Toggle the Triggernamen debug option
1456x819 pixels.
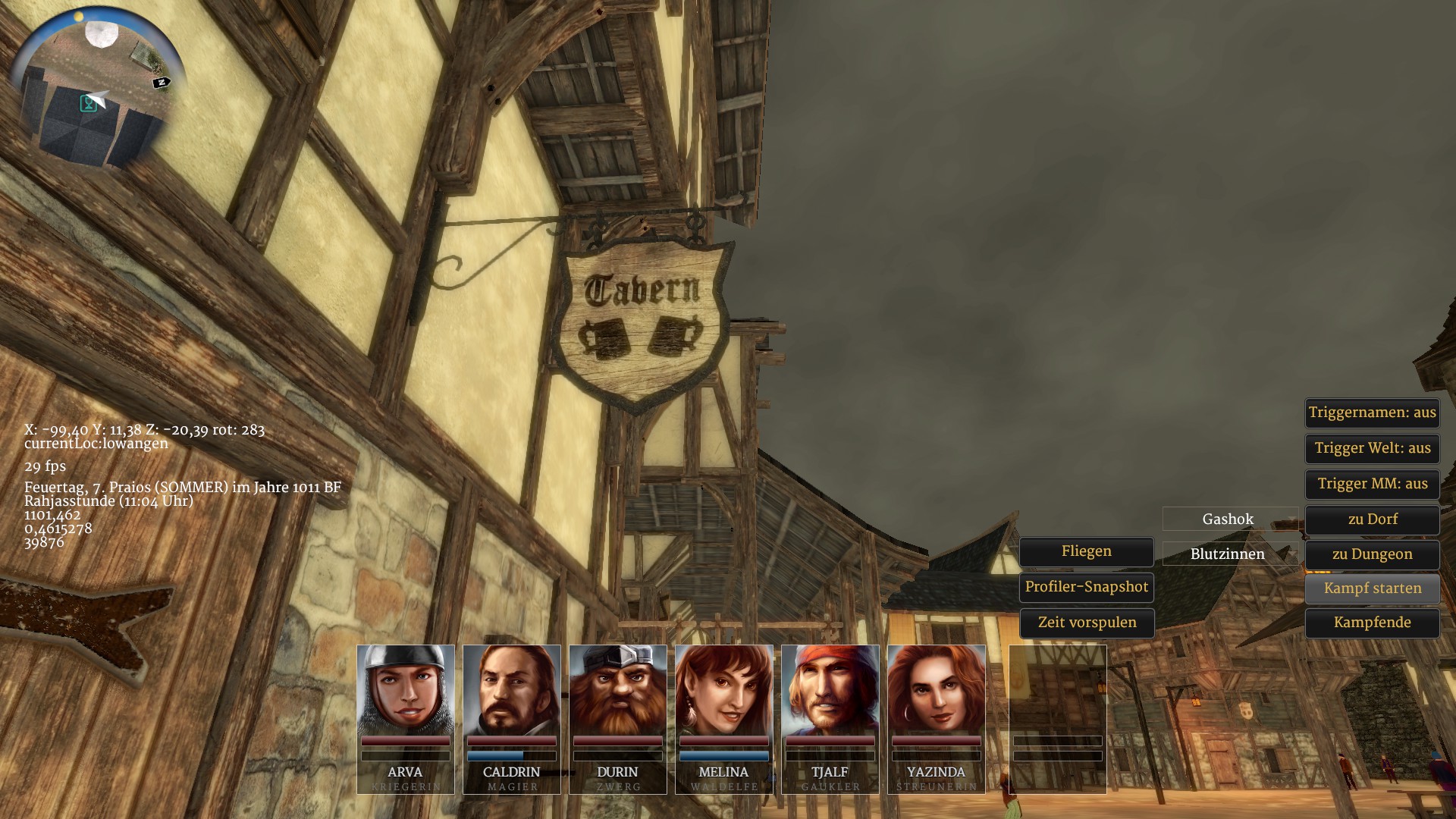tap(1372, 413)
